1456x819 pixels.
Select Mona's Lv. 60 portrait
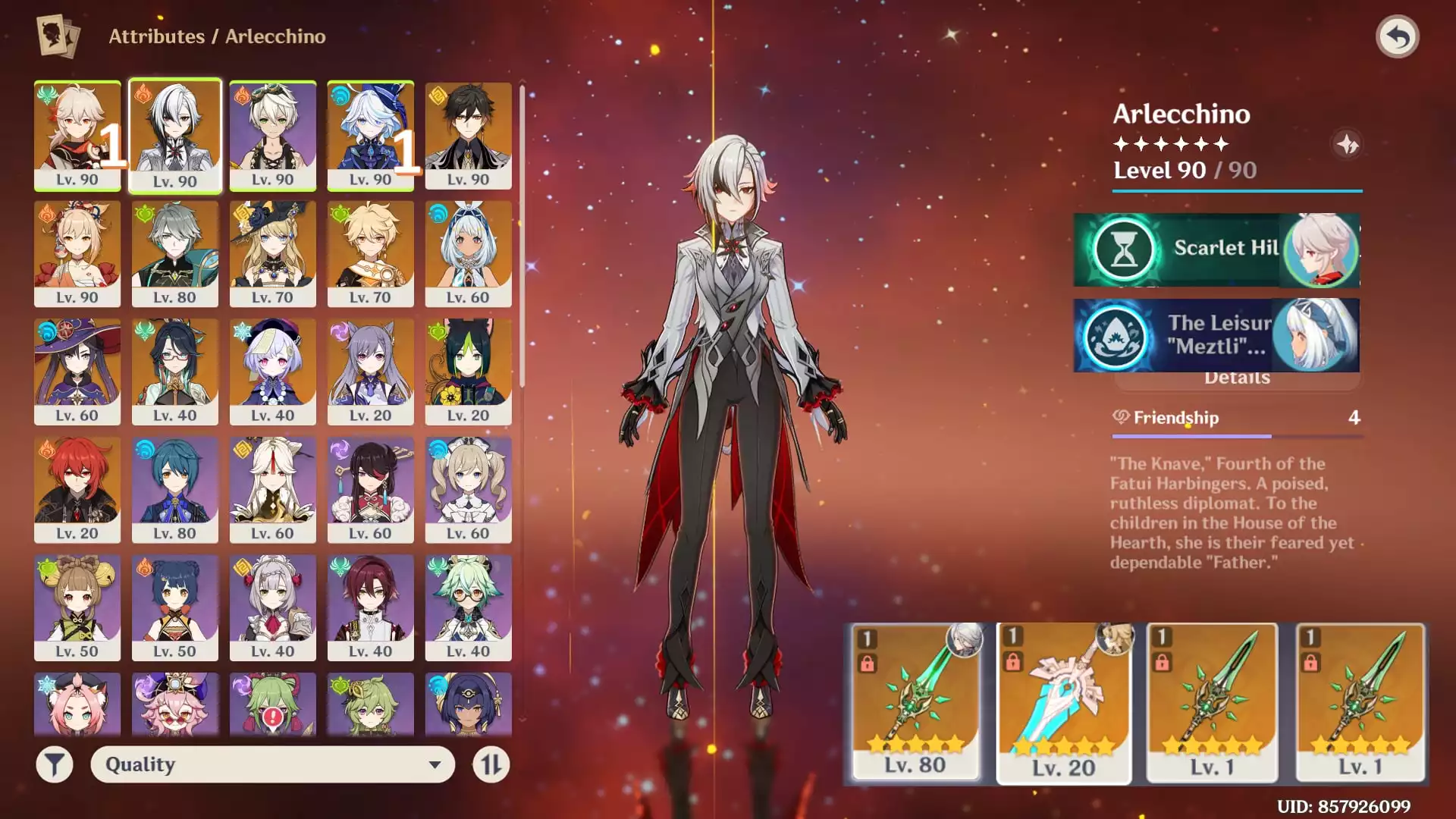(x=77, y=371)
